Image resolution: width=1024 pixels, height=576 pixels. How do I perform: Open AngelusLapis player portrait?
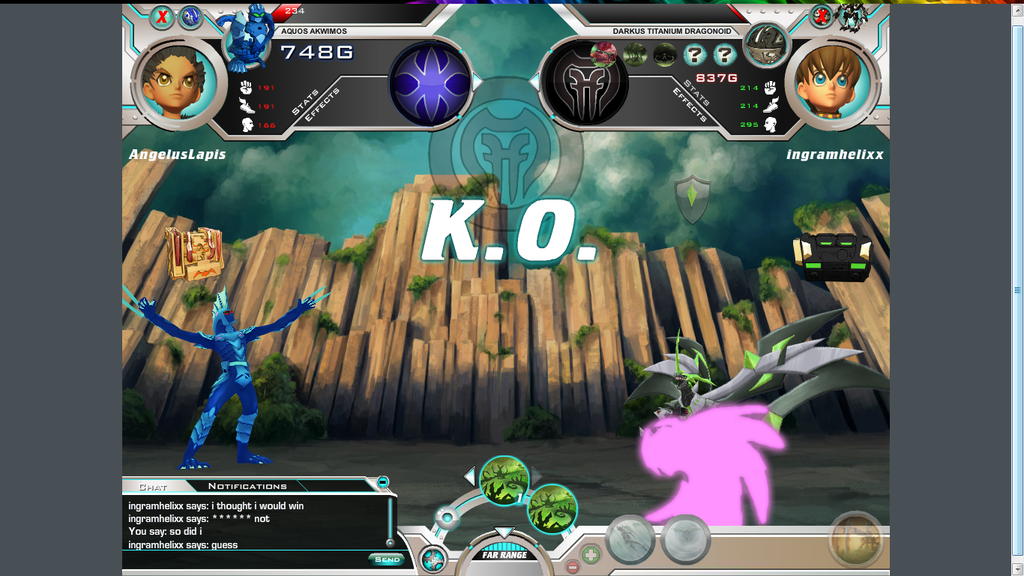coord(178,82)
